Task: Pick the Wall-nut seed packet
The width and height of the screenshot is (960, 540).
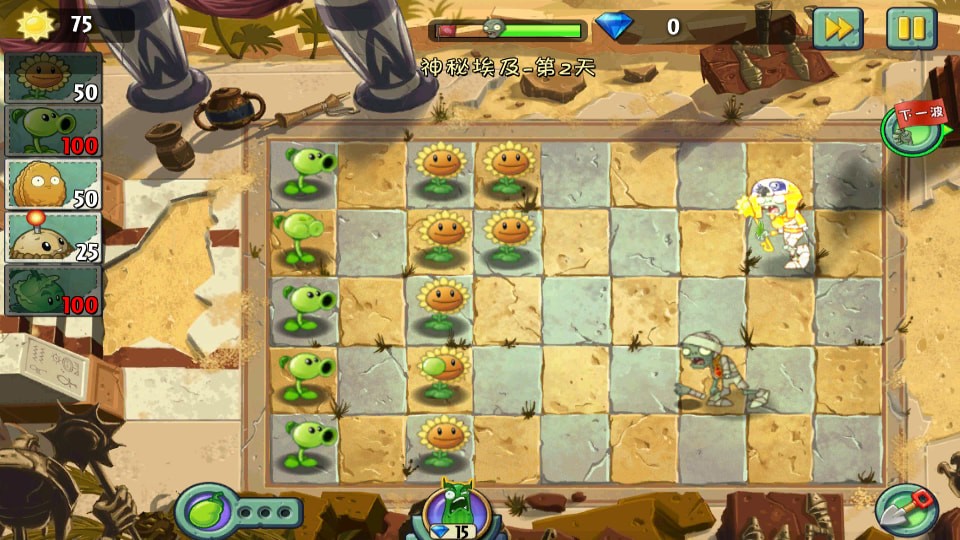Action: tap(54, 184)
